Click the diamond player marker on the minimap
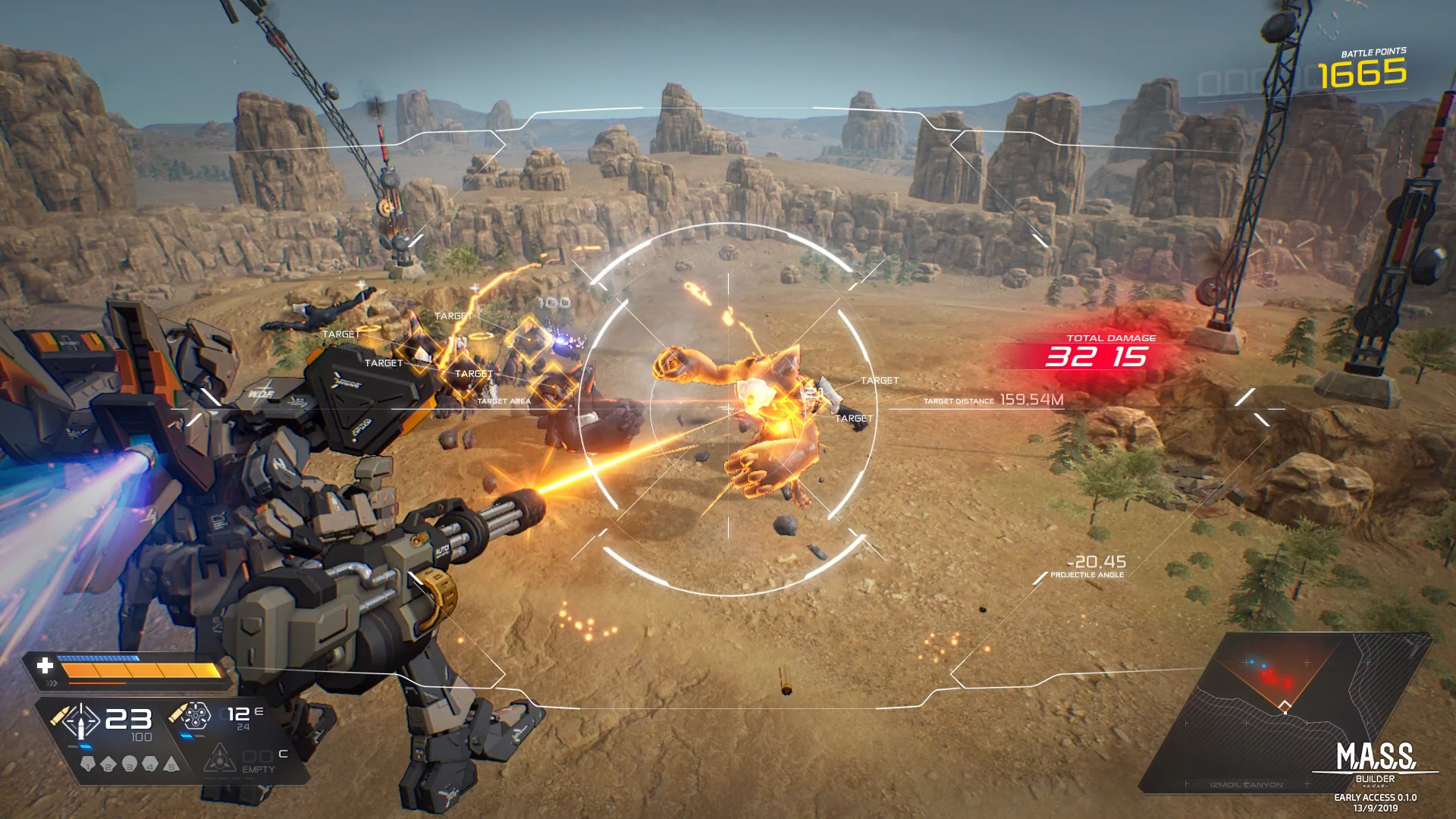Viewport: 1456px width, 819px height. [1285, 706]
